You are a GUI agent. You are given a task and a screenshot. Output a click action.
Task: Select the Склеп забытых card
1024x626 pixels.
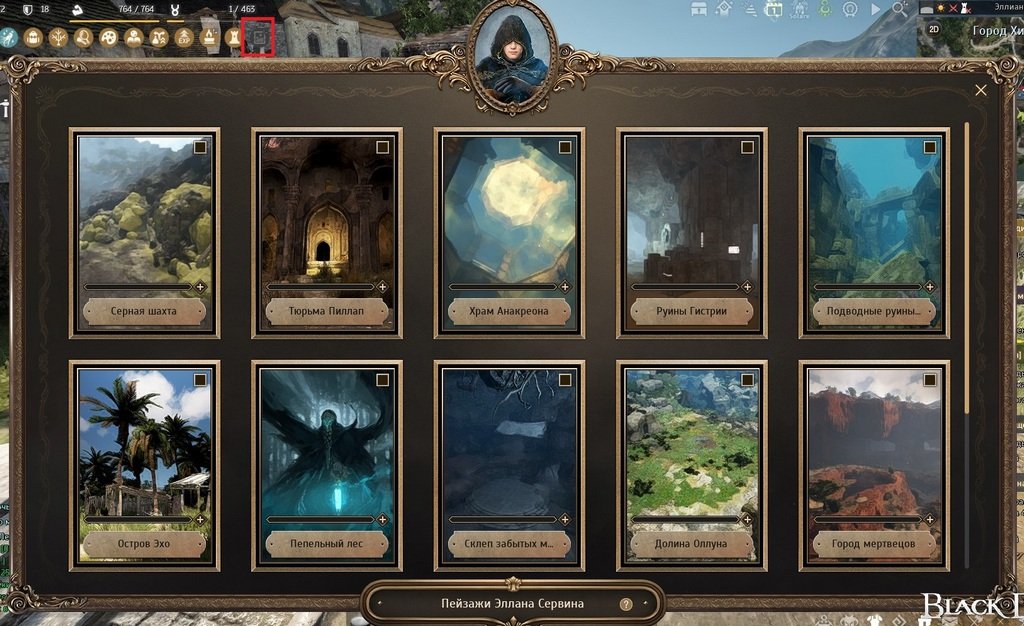click(x=509, y=448)
